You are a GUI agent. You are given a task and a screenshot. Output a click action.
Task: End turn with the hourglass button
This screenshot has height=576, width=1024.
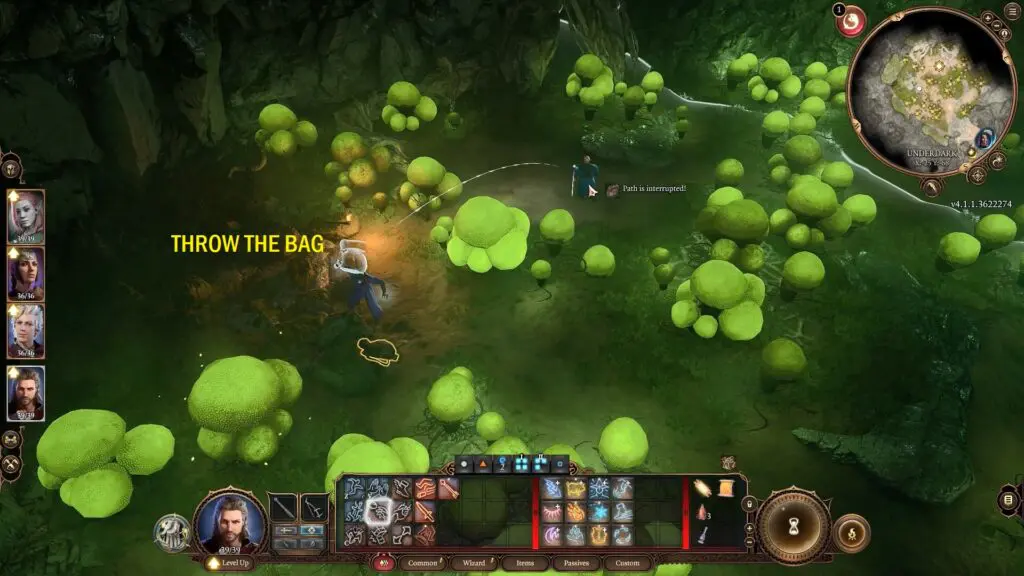click(793, 525)
